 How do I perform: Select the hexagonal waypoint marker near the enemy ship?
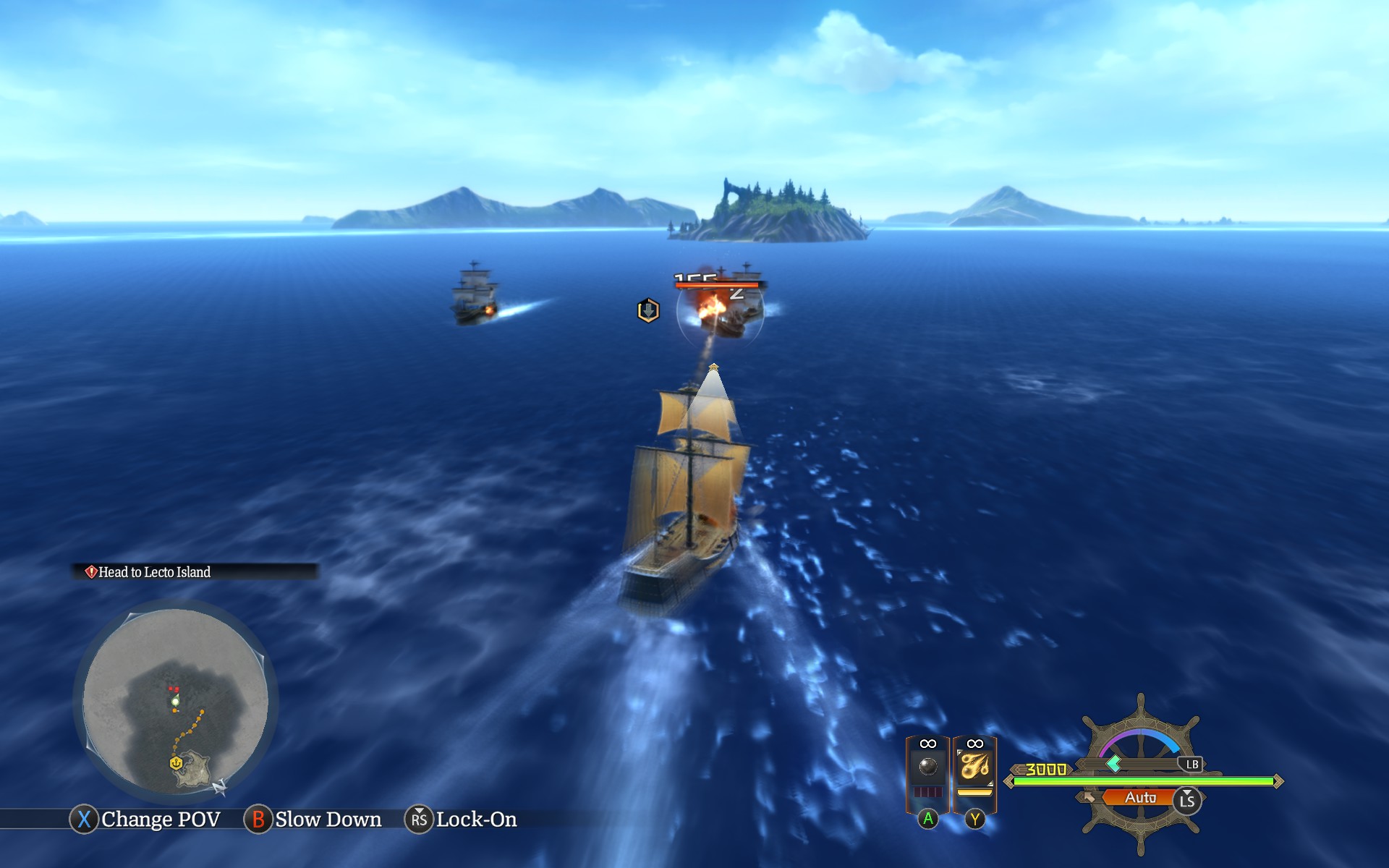(x=648, y=310)
